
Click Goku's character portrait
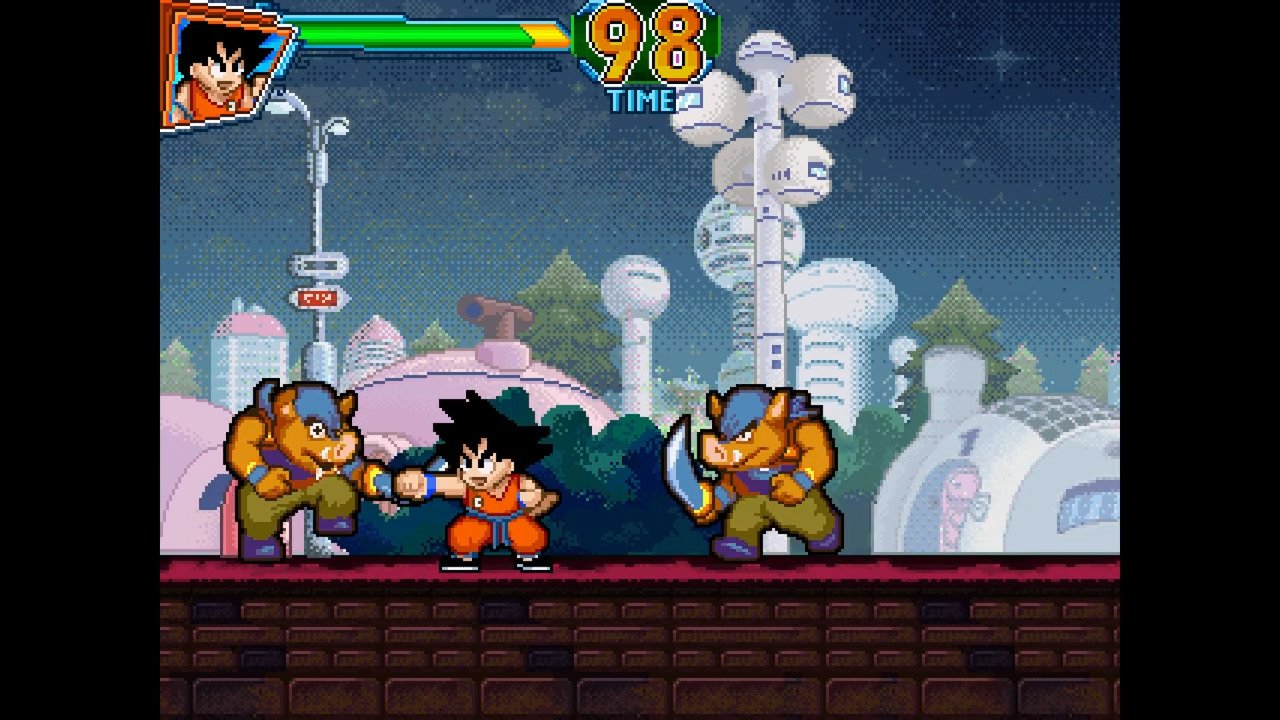coord(222,68)
